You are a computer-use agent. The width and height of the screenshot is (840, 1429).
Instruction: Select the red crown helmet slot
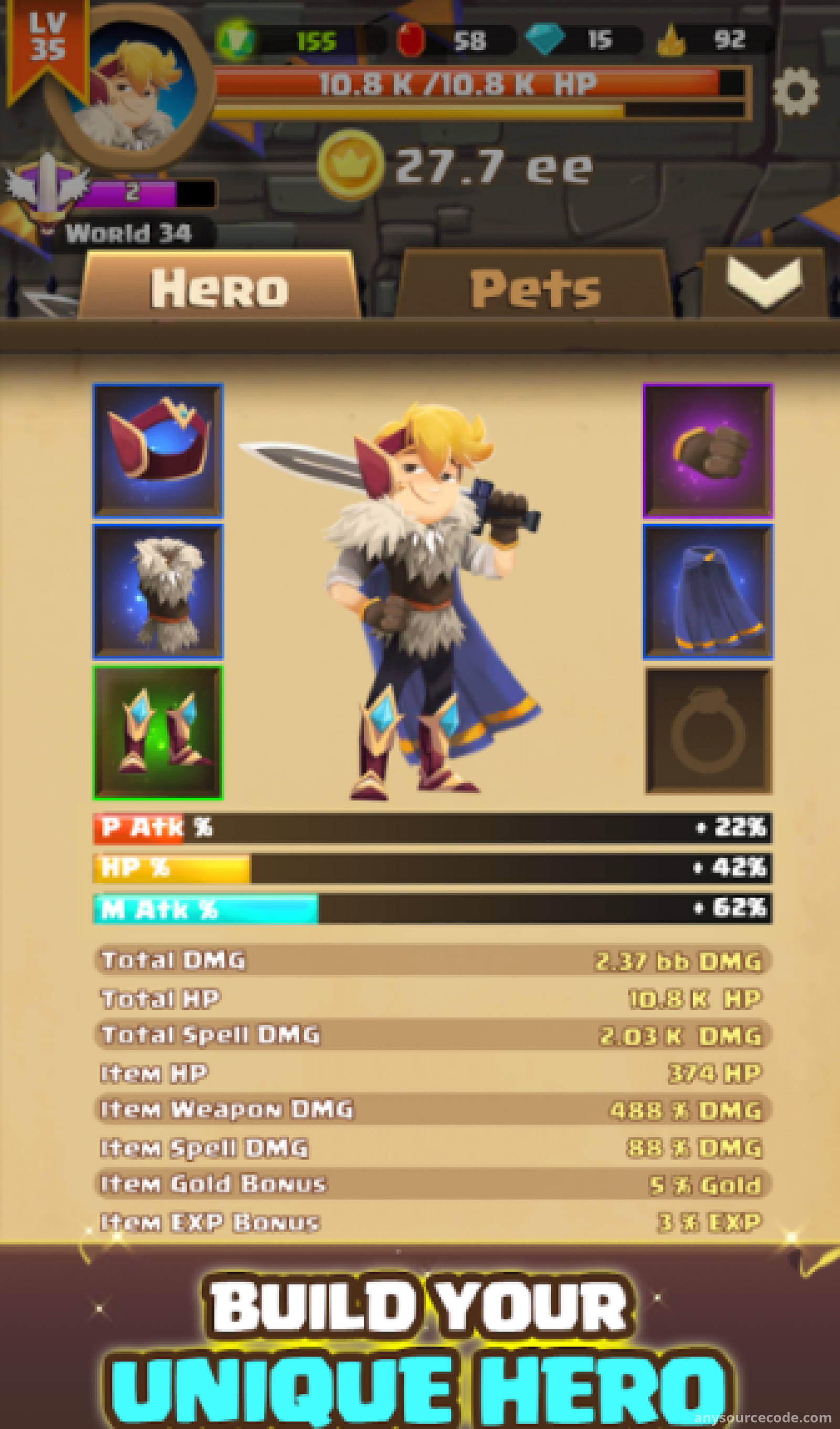[158, 451]
